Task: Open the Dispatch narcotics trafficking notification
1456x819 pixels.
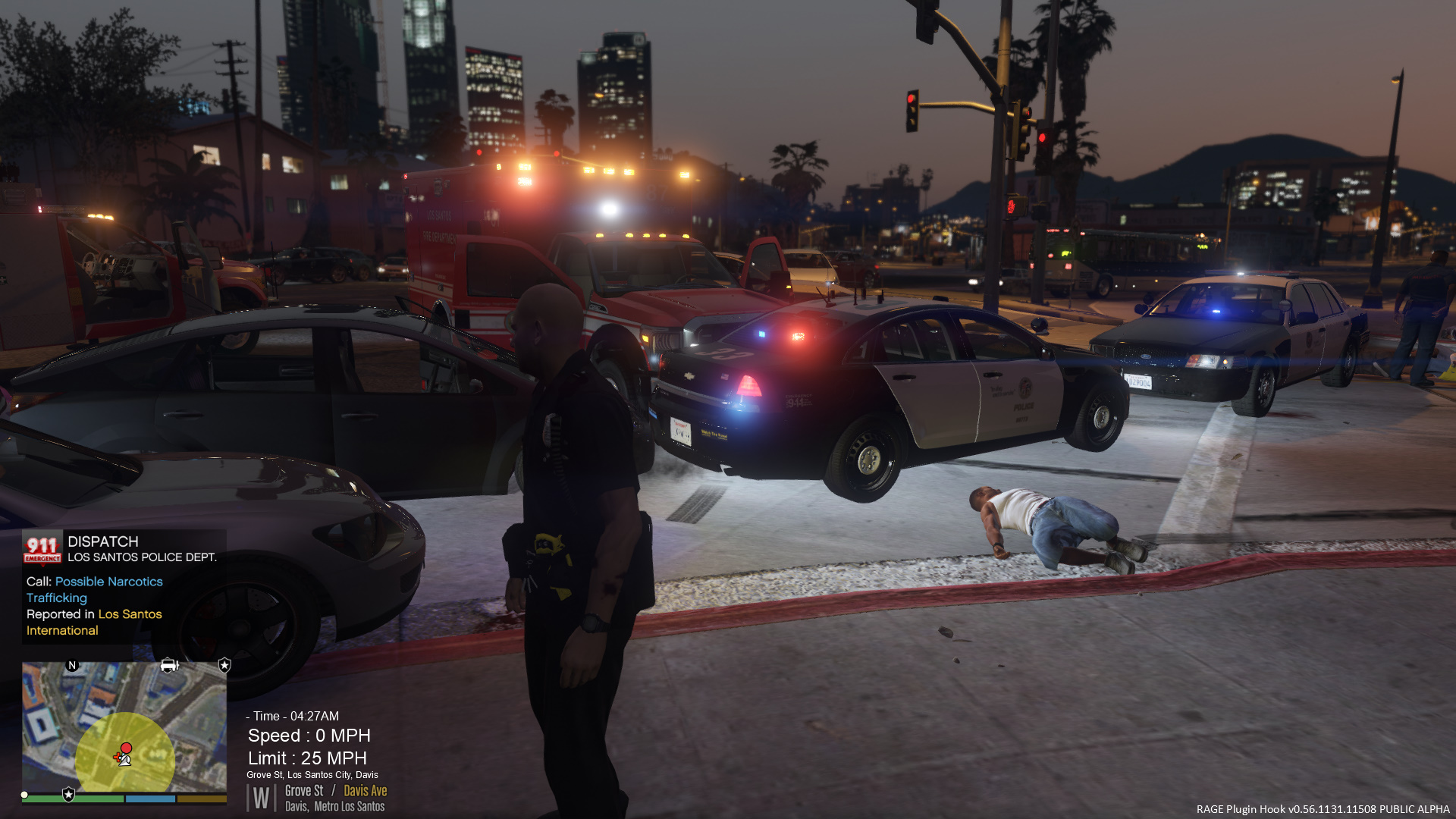Action: [x=124, y=586]
